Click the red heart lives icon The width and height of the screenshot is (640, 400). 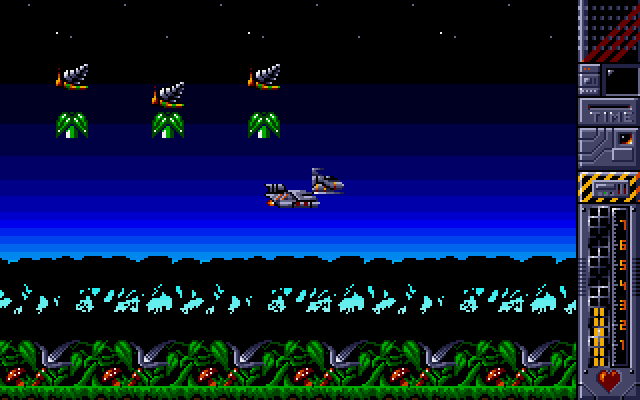608,381
